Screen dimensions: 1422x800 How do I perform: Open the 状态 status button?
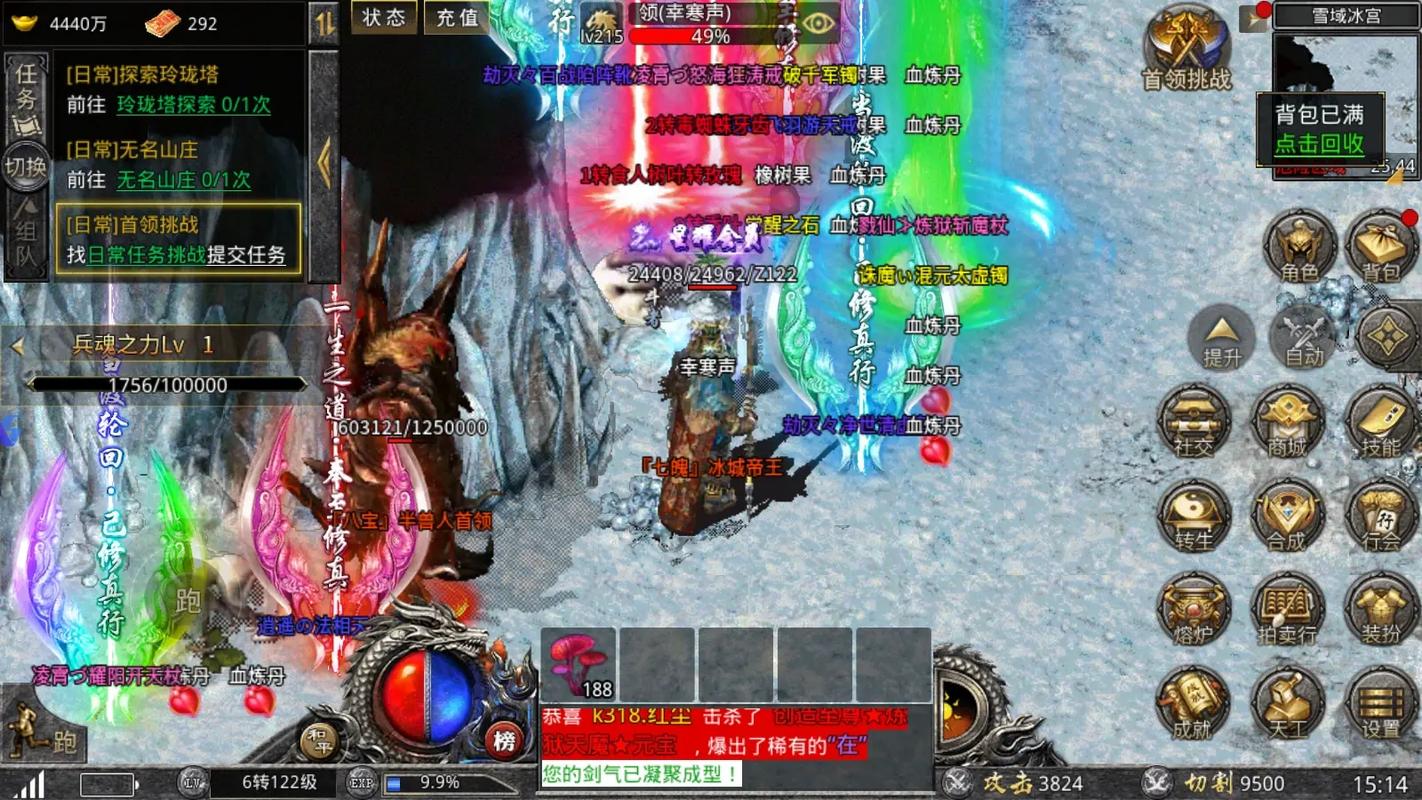384,17
